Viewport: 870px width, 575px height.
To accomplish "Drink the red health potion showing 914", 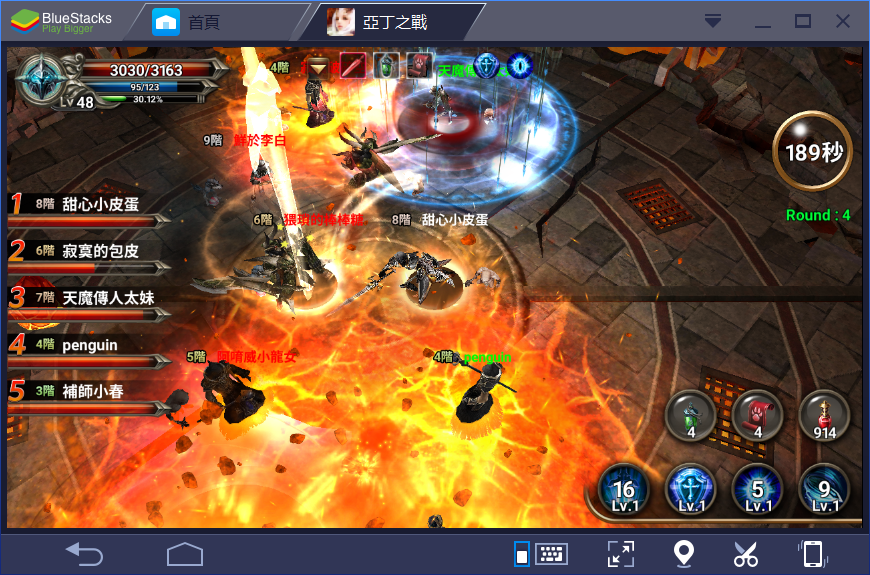I will [x=825, y=414].
